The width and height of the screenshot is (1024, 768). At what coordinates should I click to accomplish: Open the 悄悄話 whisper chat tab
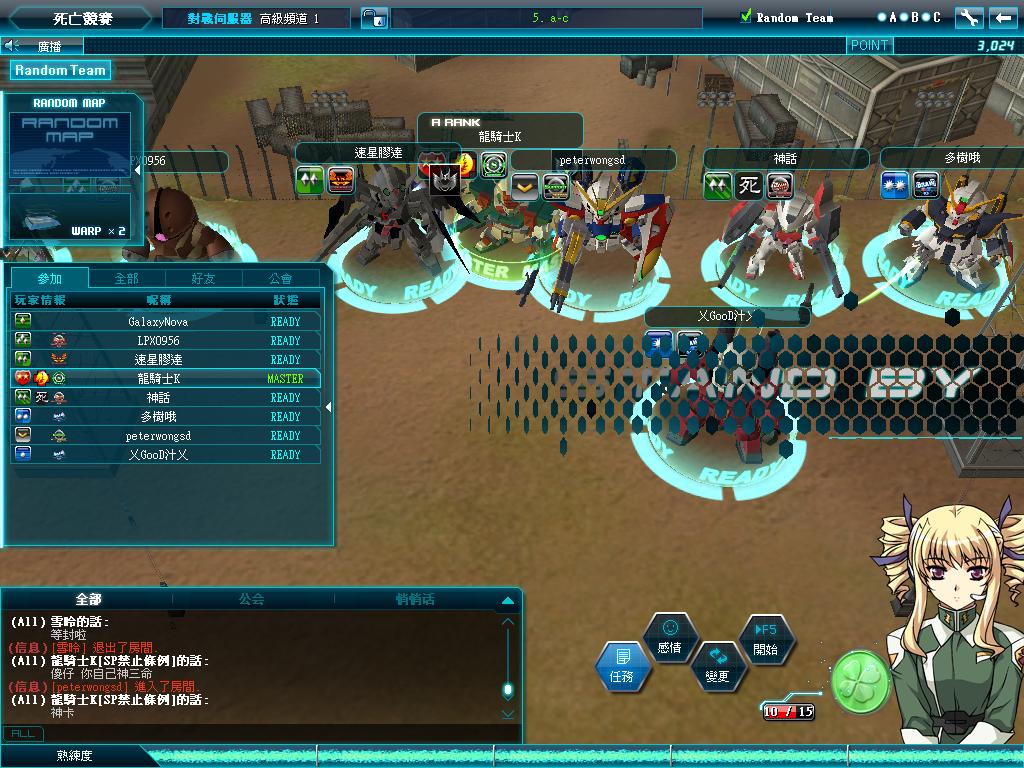pyautogui.click(x=415, y=599)
